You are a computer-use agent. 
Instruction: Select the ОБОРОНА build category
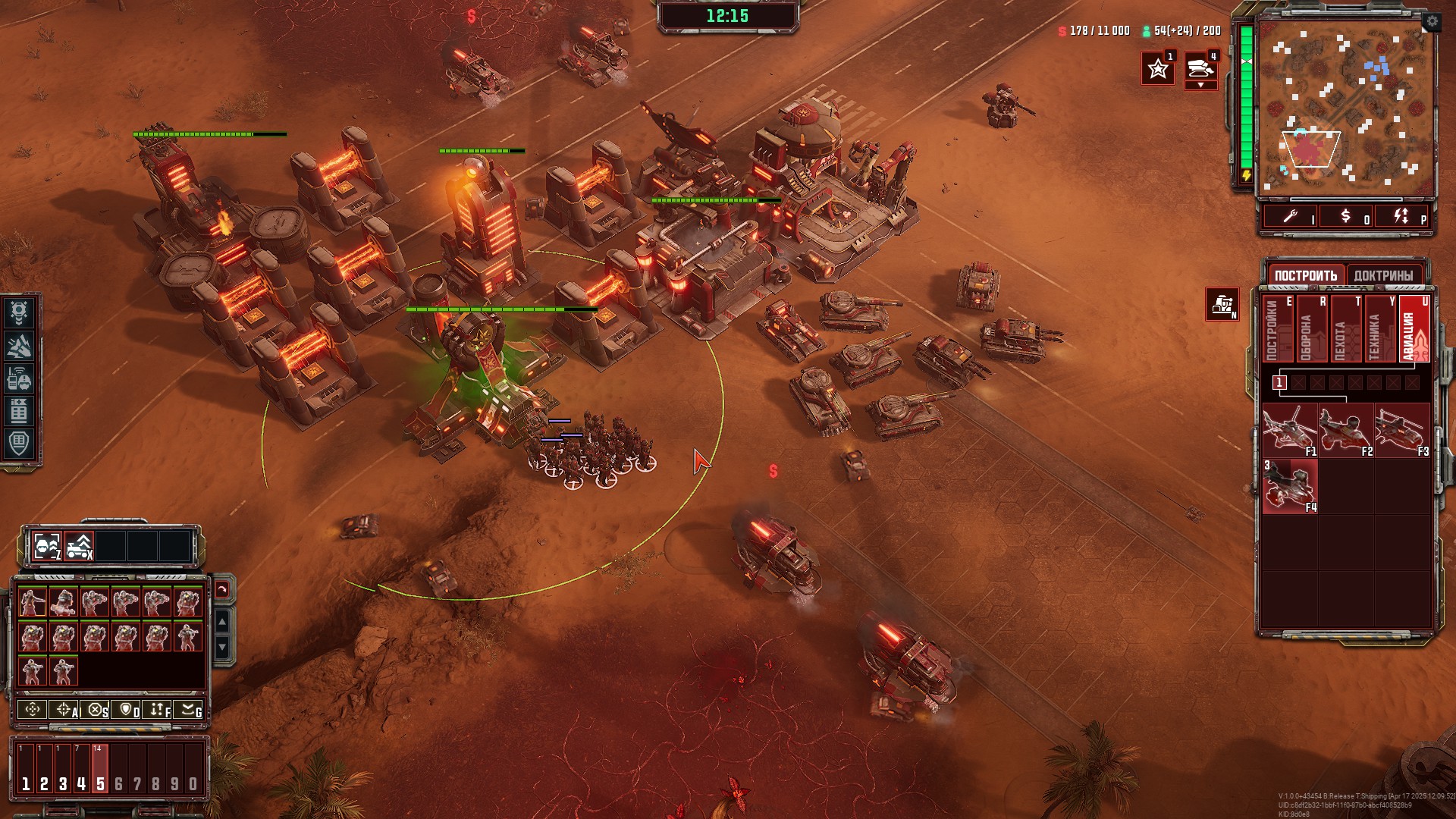[1310, 329]
